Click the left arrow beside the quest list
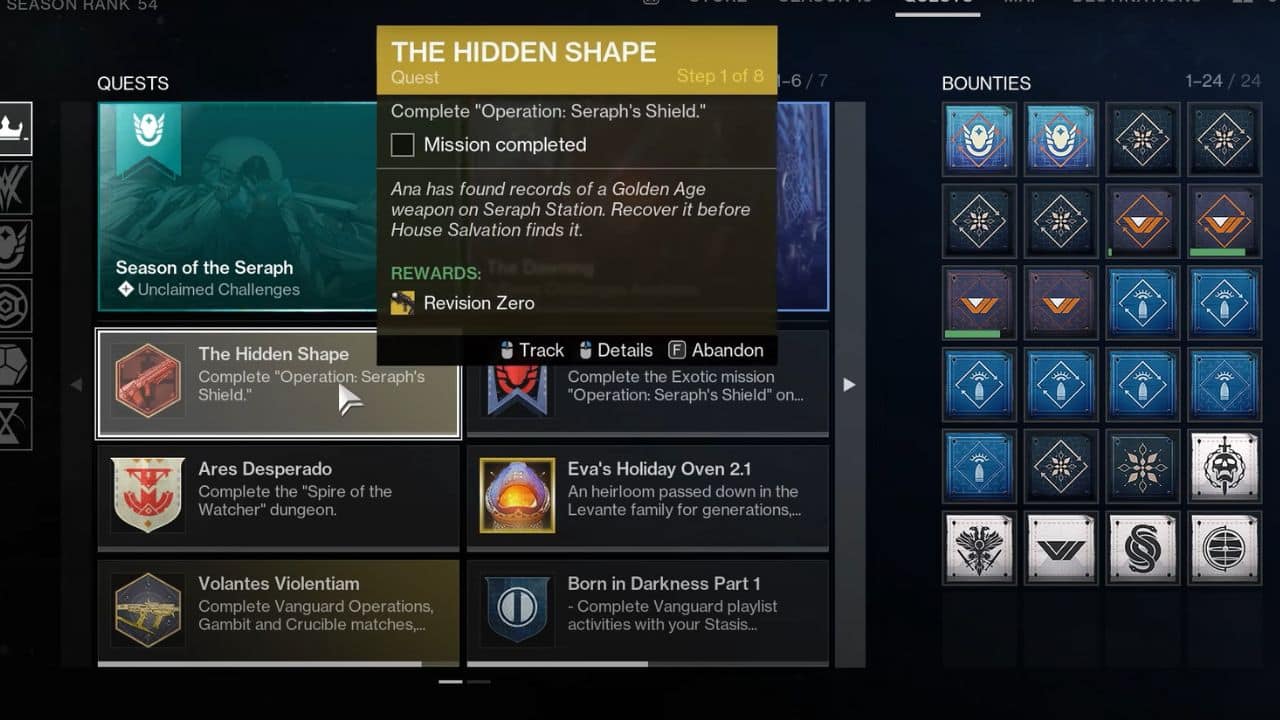This screenshot has height=720, width=1280. pyautogui.click(x=77, y=384)
